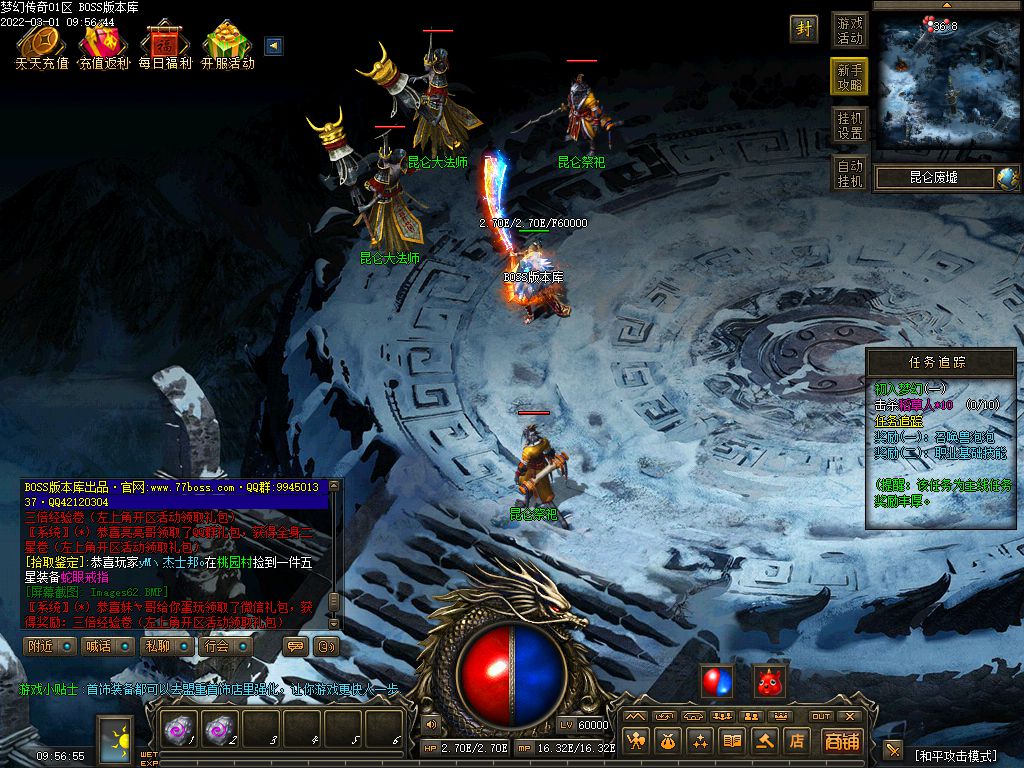Click the 封 seal button

(804, 29)
